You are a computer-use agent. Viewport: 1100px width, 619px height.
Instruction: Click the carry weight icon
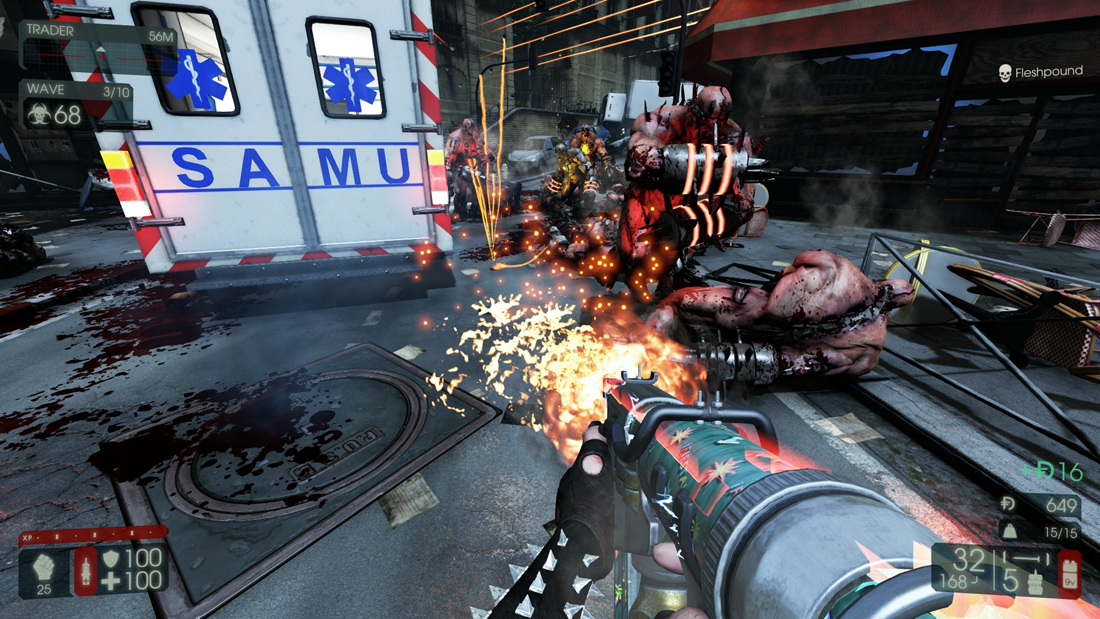[x=1008, y=532]
